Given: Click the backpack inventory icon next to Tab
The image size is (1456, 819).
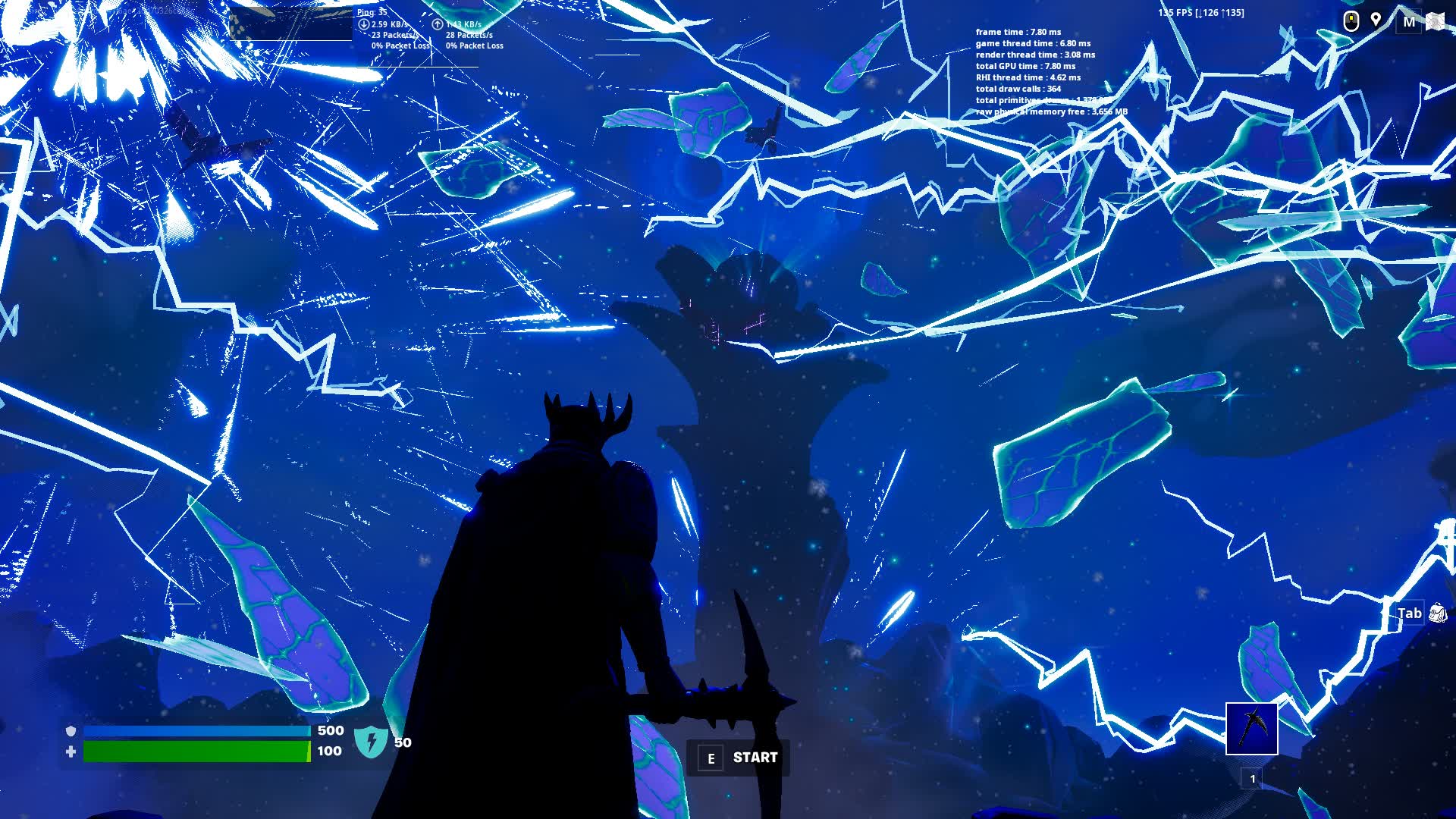Looking at the screenshot, I should click(1436, 614).
